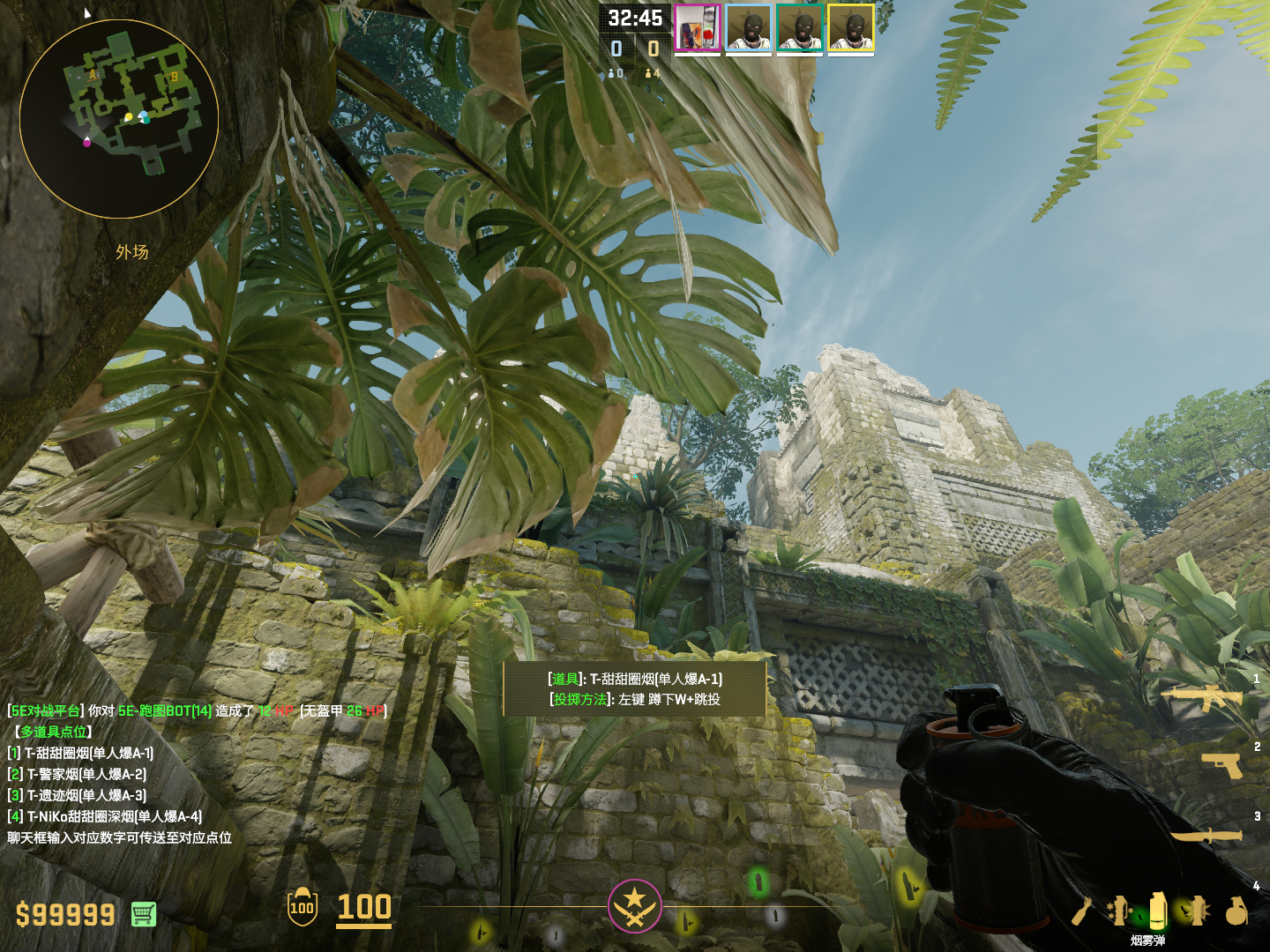Click chat line [3] T-遗迹烟(单人爆A-3)

pos(78,795)
